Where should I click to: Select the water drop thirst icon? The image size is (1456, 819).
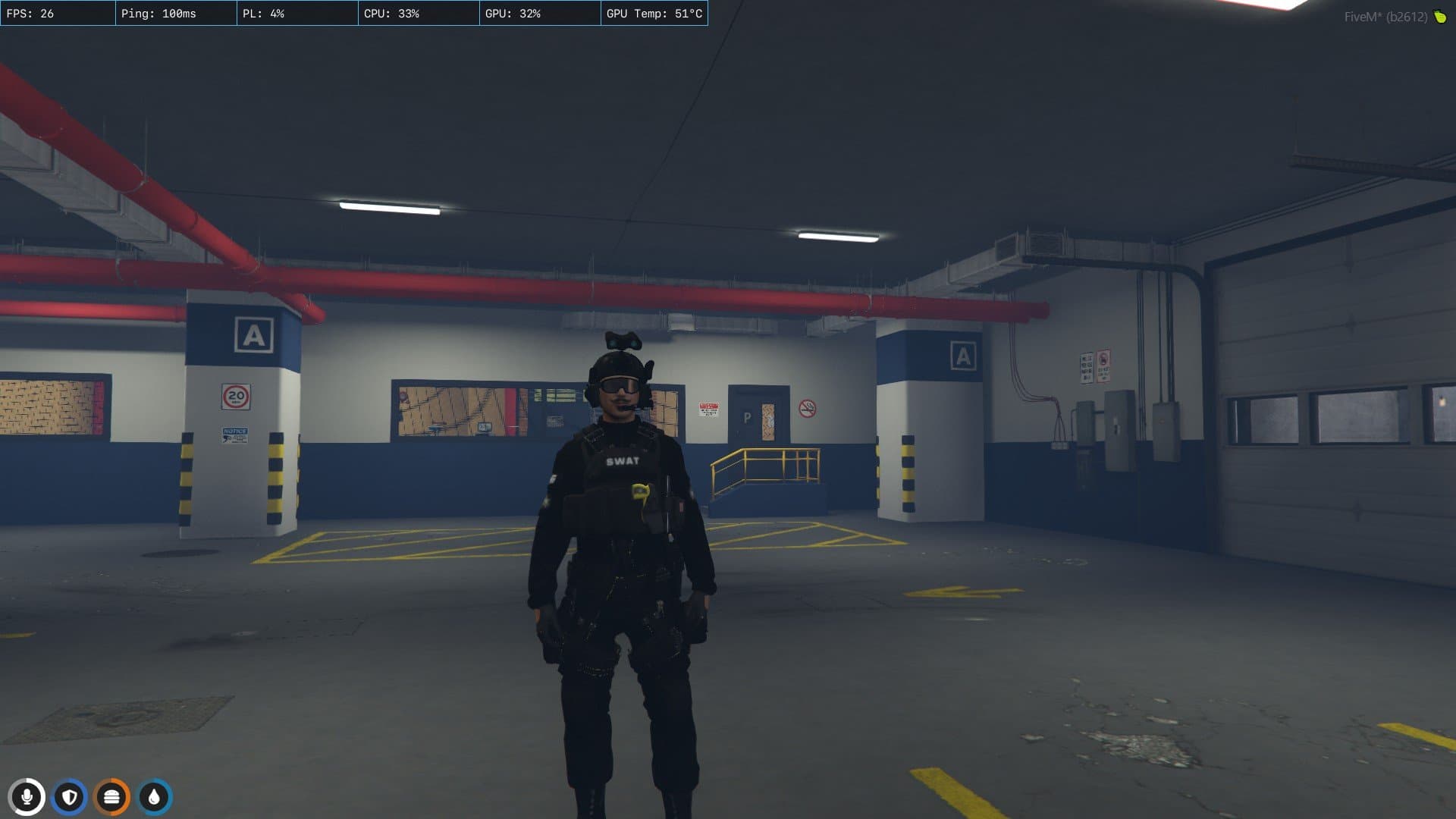(x=155, y=797)
